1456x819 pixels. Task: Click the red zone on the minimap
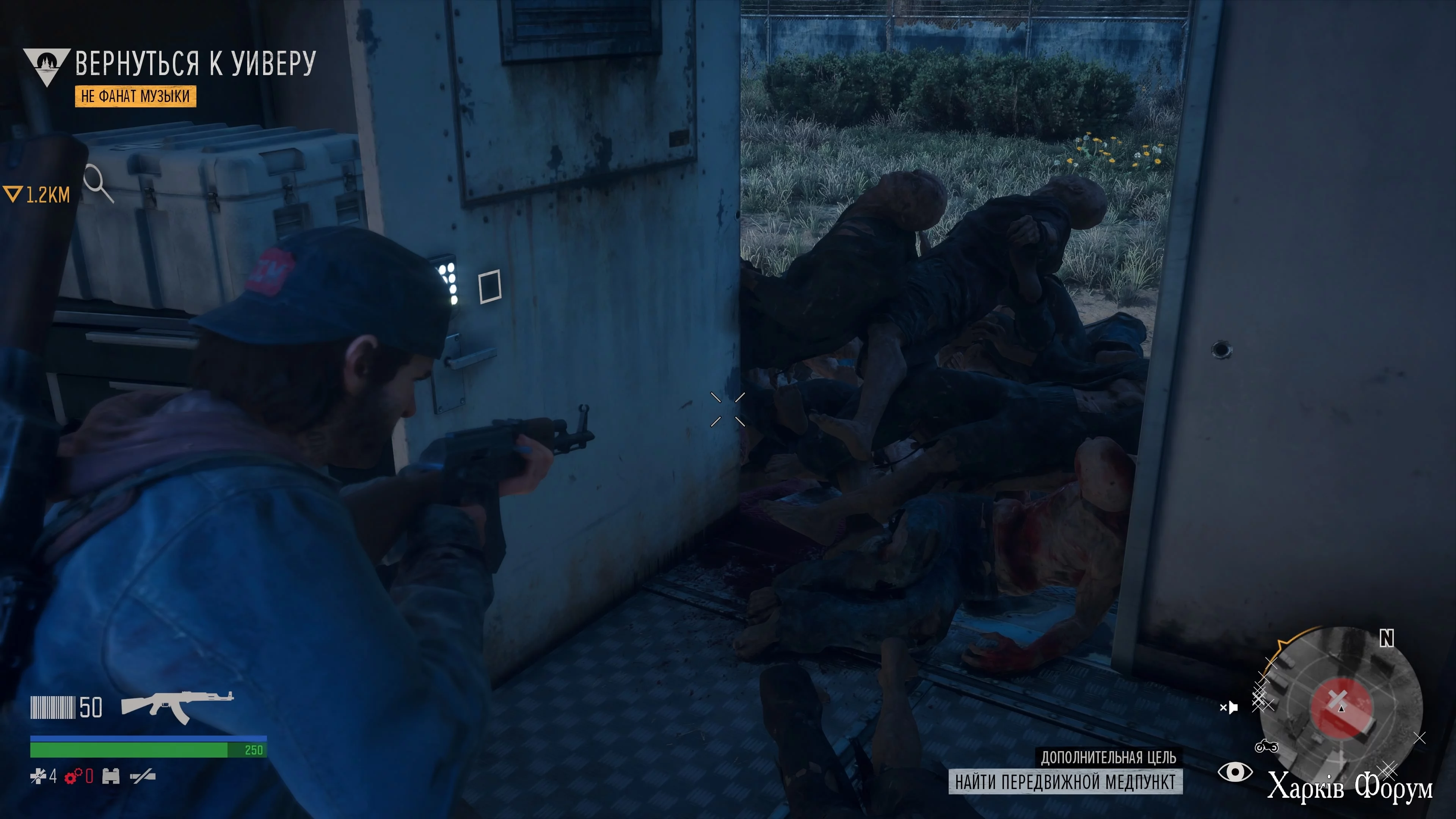pos(1341,706)
